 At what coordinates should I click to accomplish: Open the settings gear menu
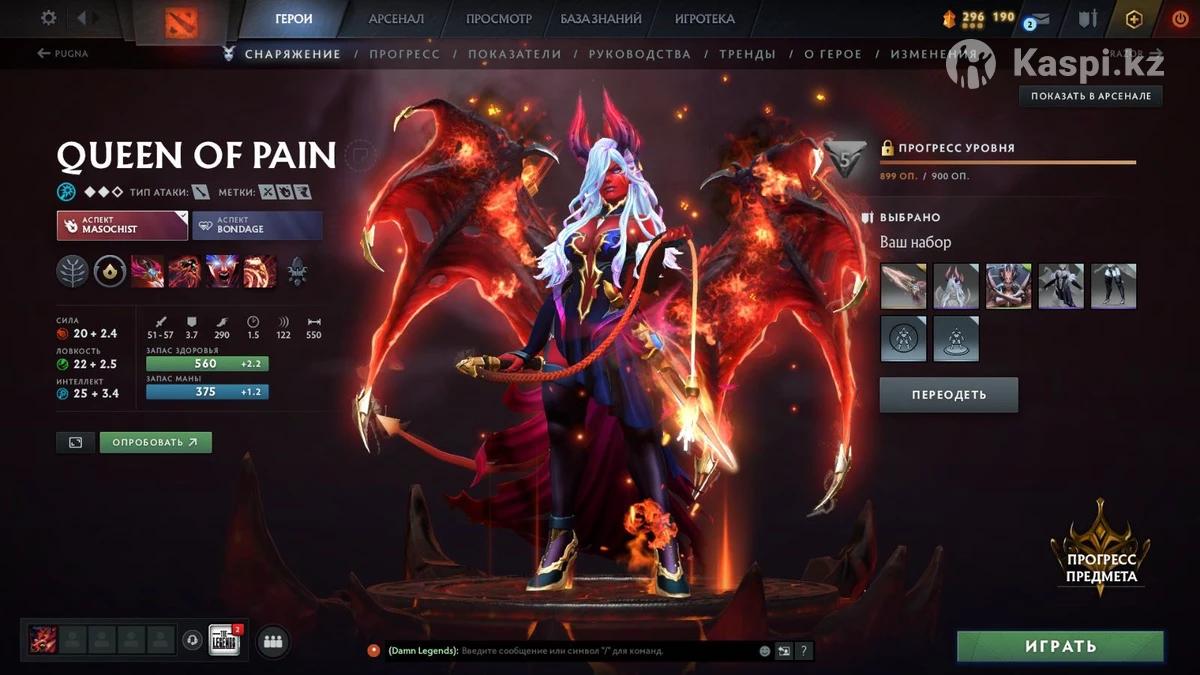[49, 18]
